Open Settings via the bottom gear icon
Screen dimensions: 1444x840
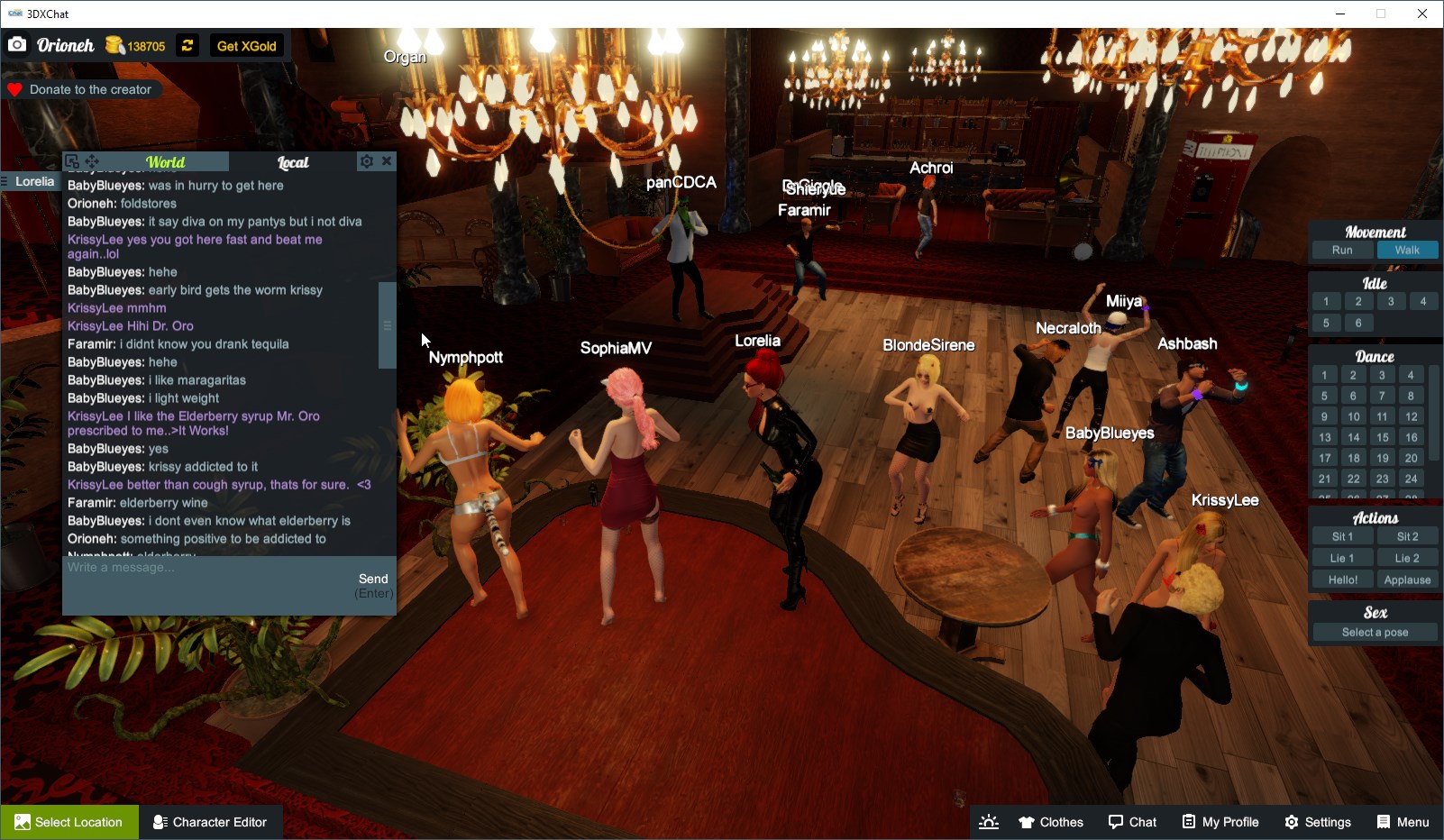1318,821
